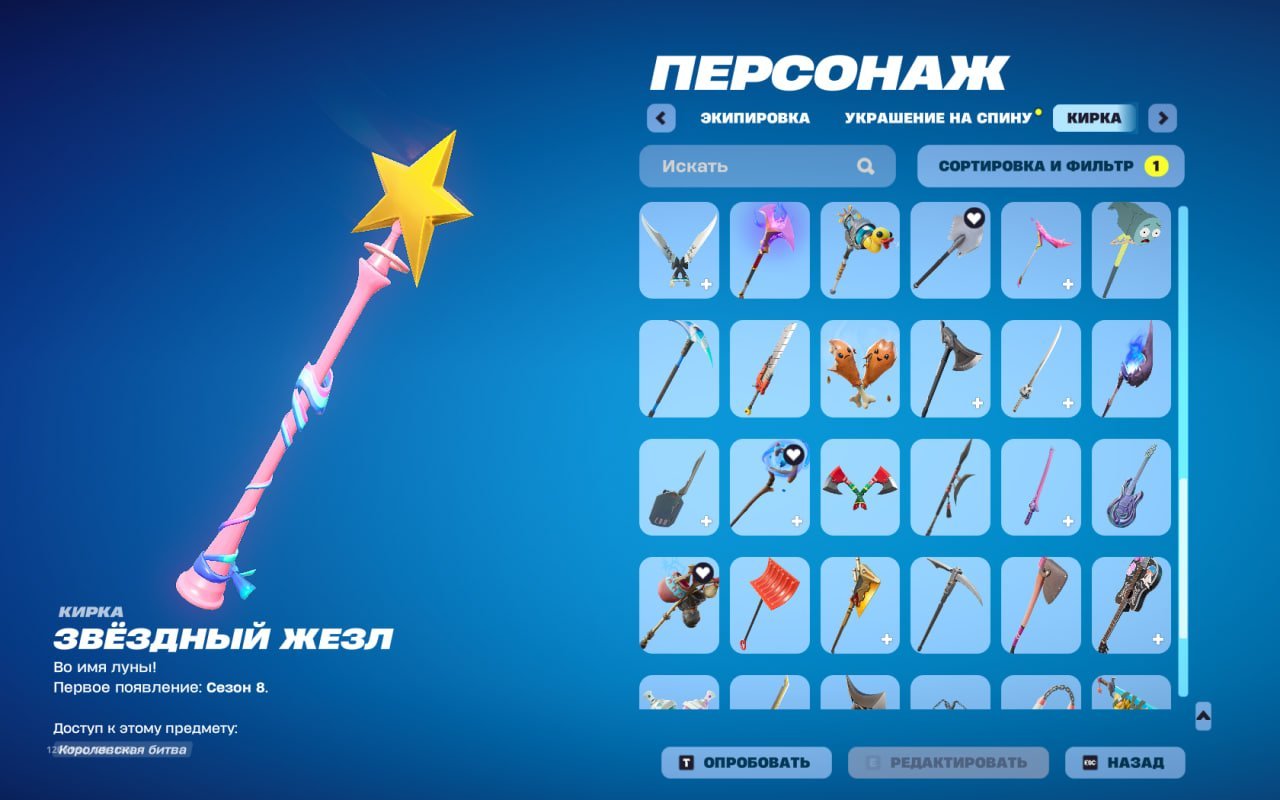Select the red snow shovel pickaxe

[768, 607]
